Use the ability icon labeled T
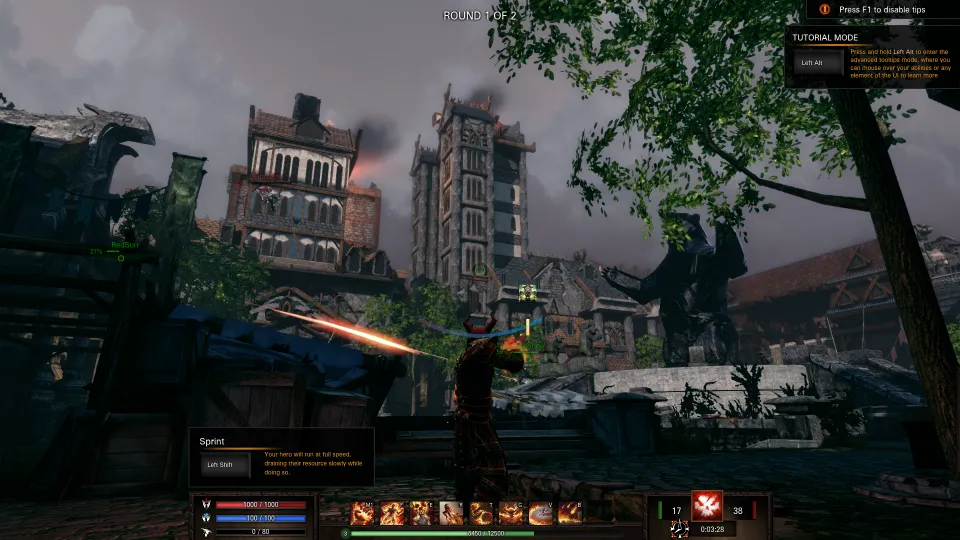 (x=481, y=513)
